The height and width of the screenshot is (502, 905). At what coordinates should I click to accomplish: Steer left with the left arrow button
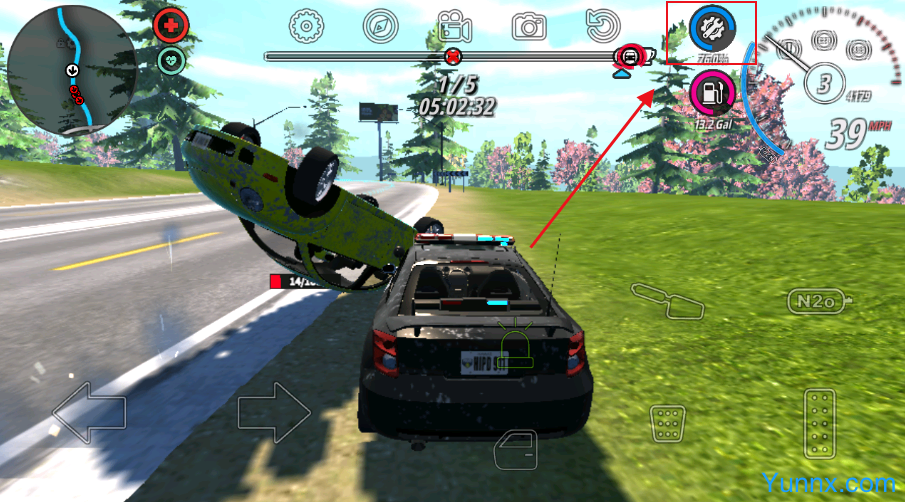89,411
